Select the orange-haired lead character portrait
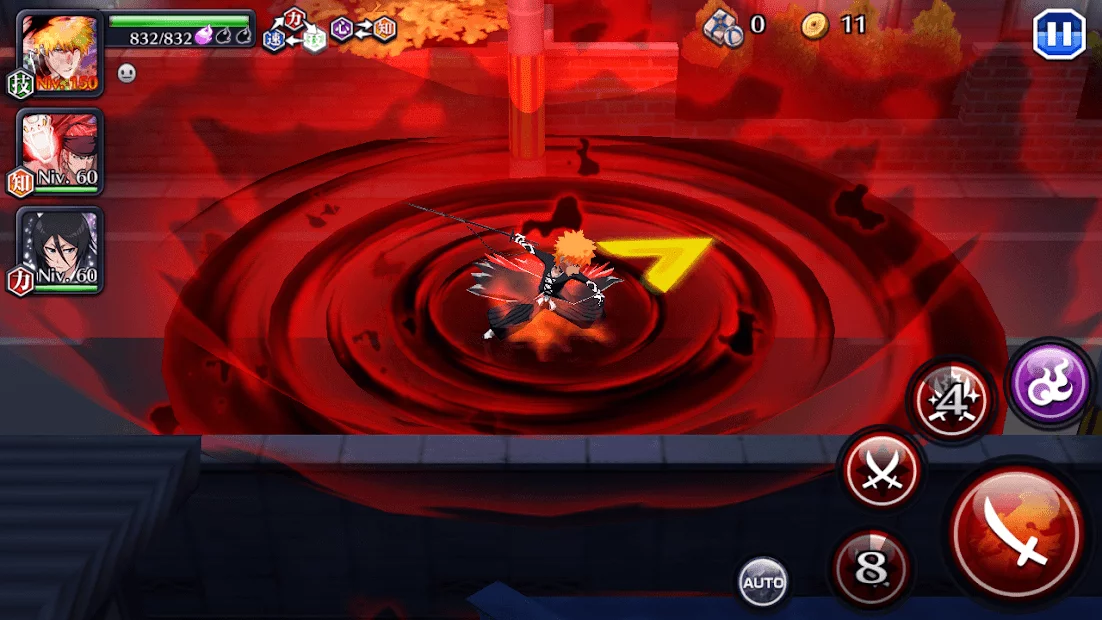This screenshot has width=1102, height=620. point(60,52)
